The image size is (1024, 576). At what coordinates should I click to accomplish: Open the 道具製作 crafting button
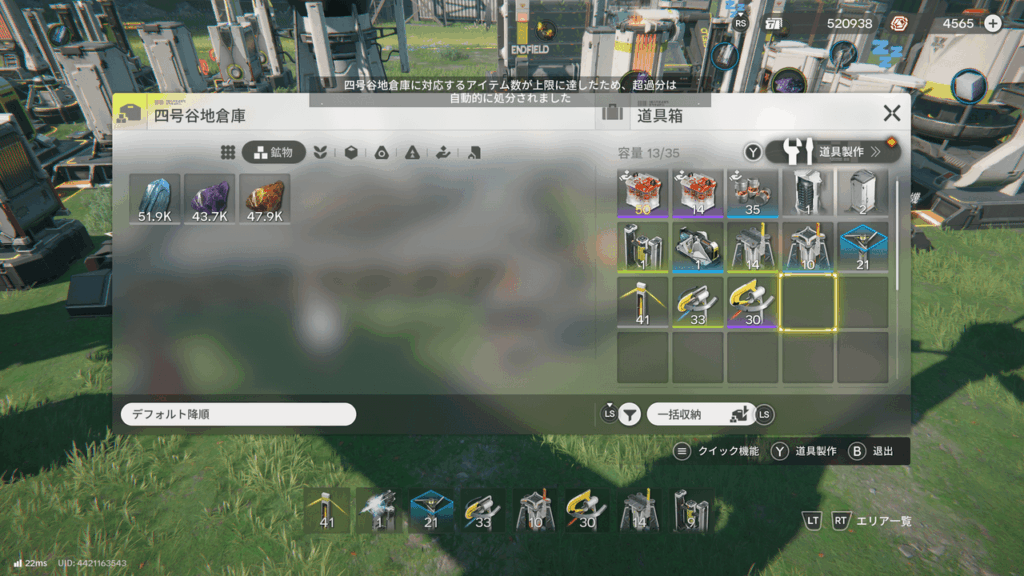(833, 152)
